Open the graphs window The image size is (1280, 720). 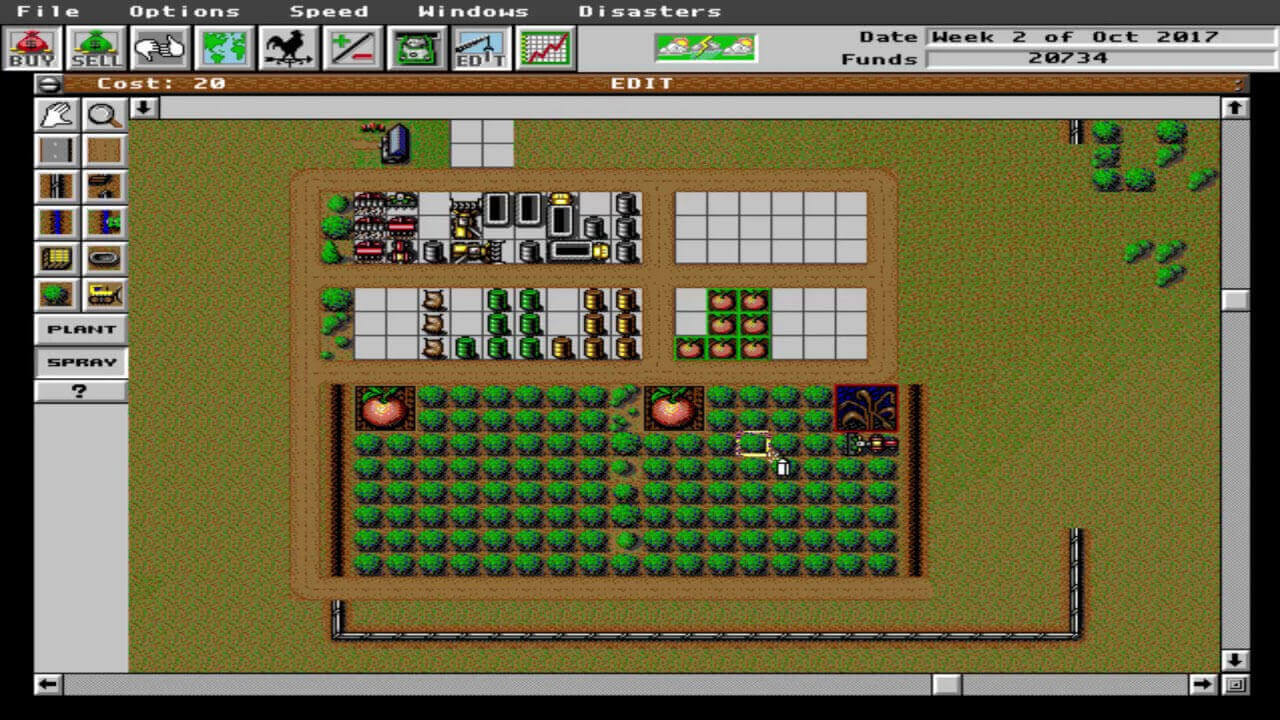coord(545,48)
